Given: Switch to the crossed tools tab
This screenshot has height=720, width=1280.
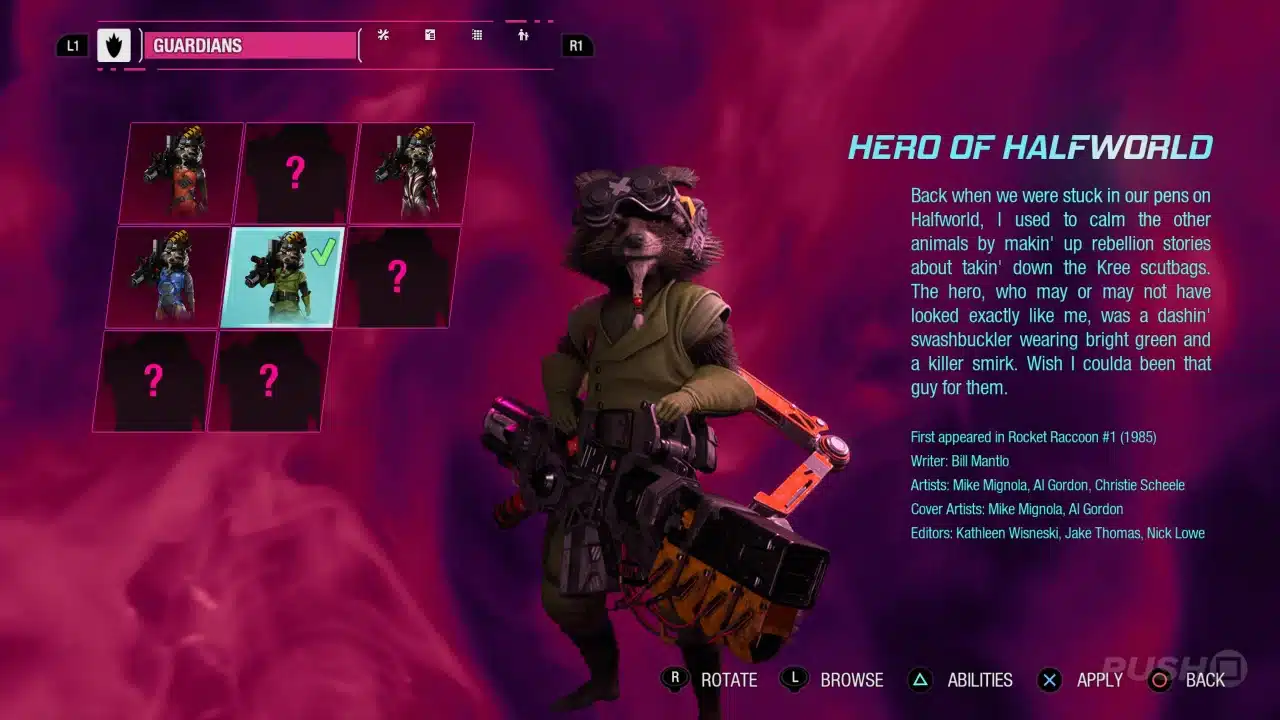Looking at the screenshot, I should (x=383, y=35).
